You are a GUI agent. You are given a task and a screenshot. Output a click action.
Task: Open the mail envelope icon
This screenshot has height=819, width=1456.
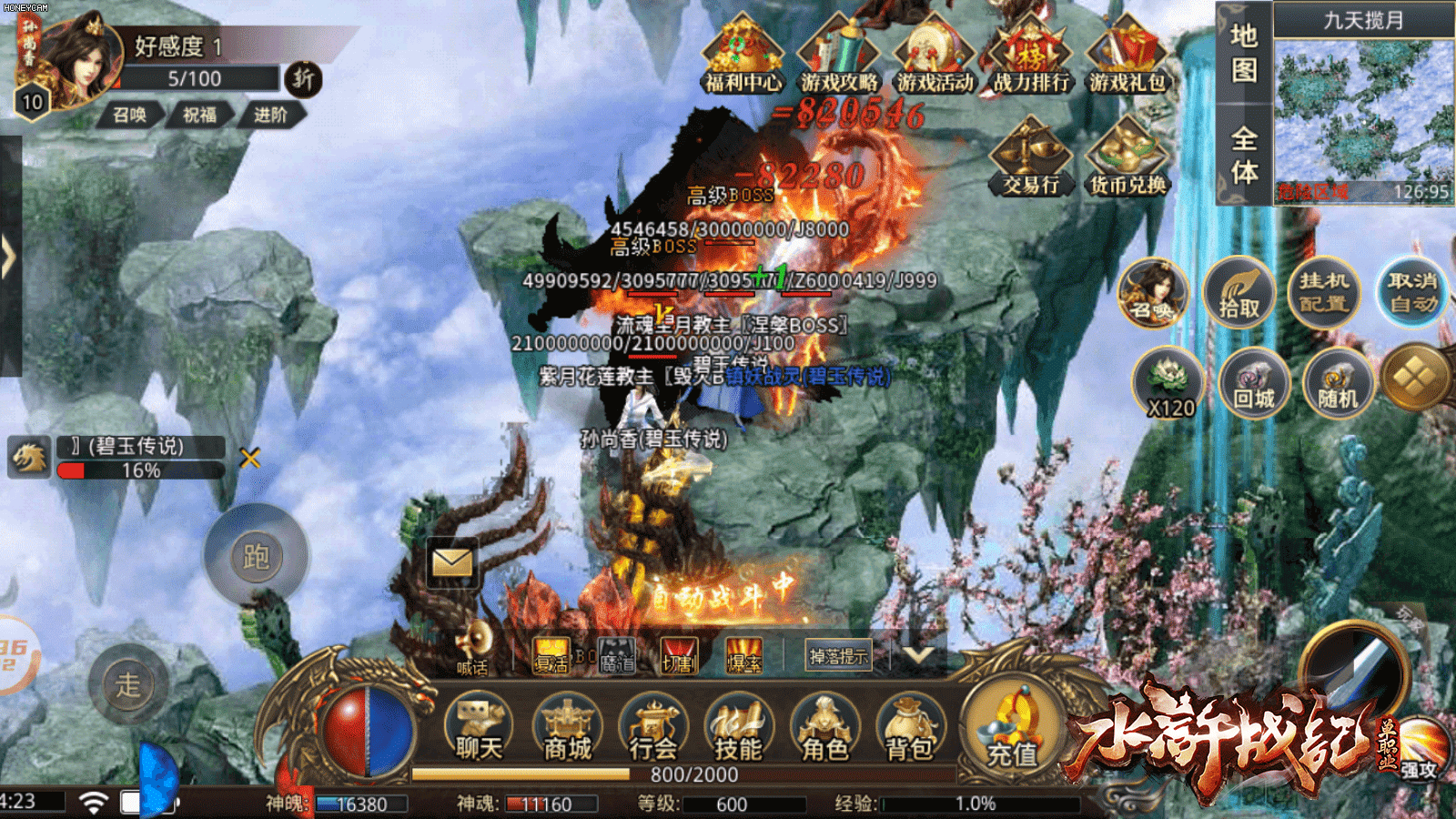point(452,562)
